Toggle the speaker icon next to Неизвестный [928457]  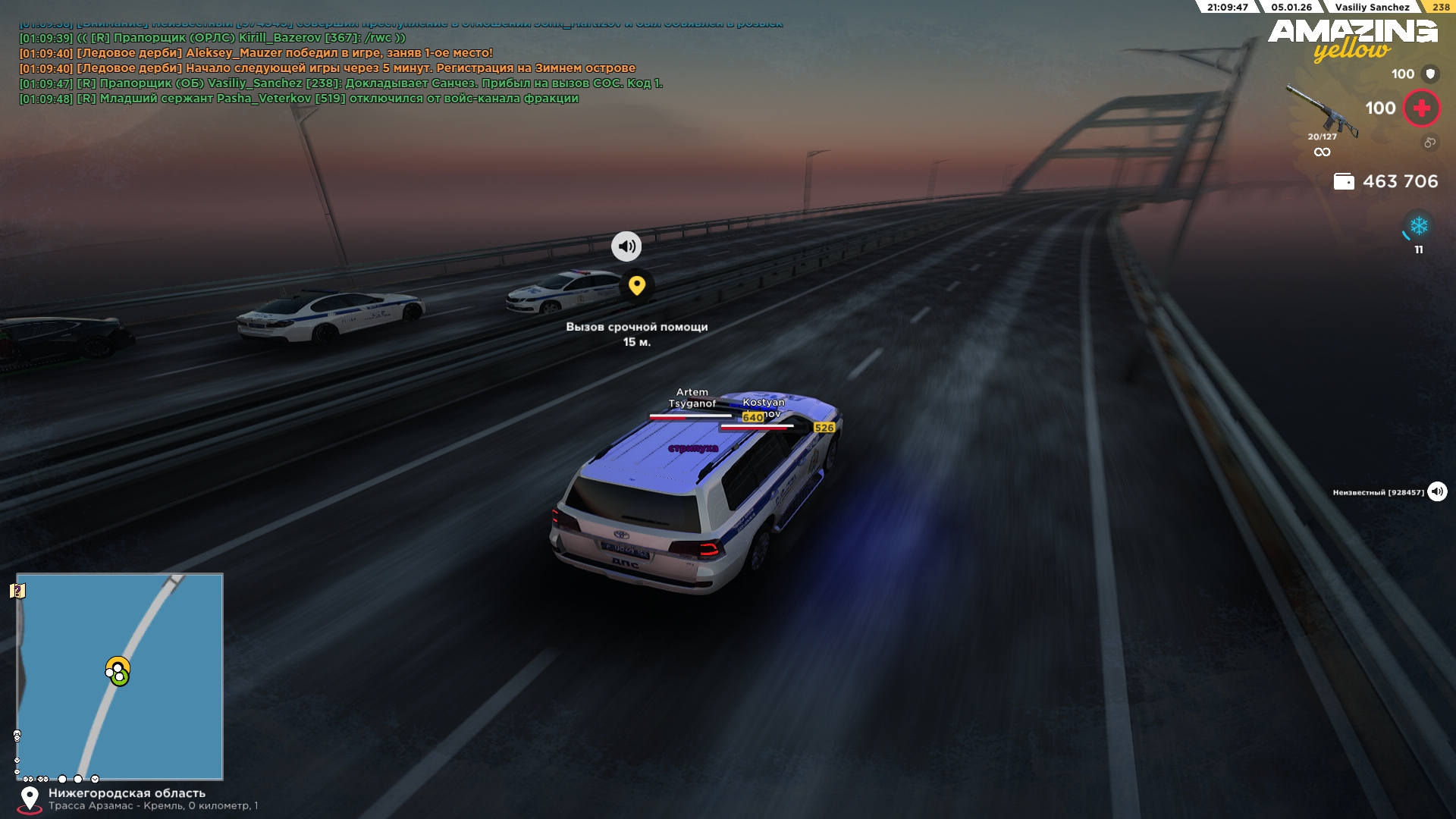click(x=1437, y=492)
